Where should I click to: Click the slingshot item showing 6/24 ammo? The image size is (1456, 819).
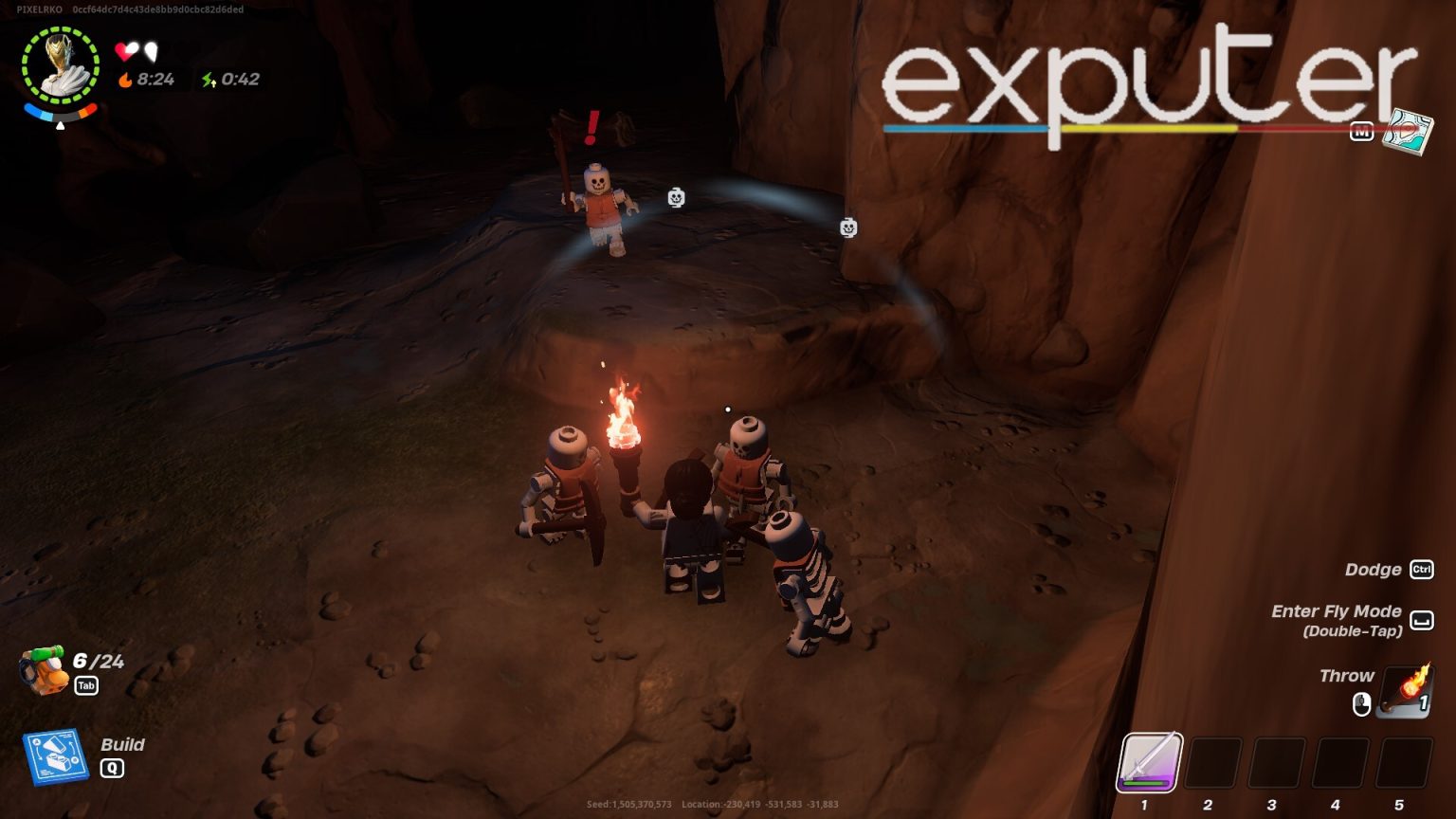coord(45,670)
